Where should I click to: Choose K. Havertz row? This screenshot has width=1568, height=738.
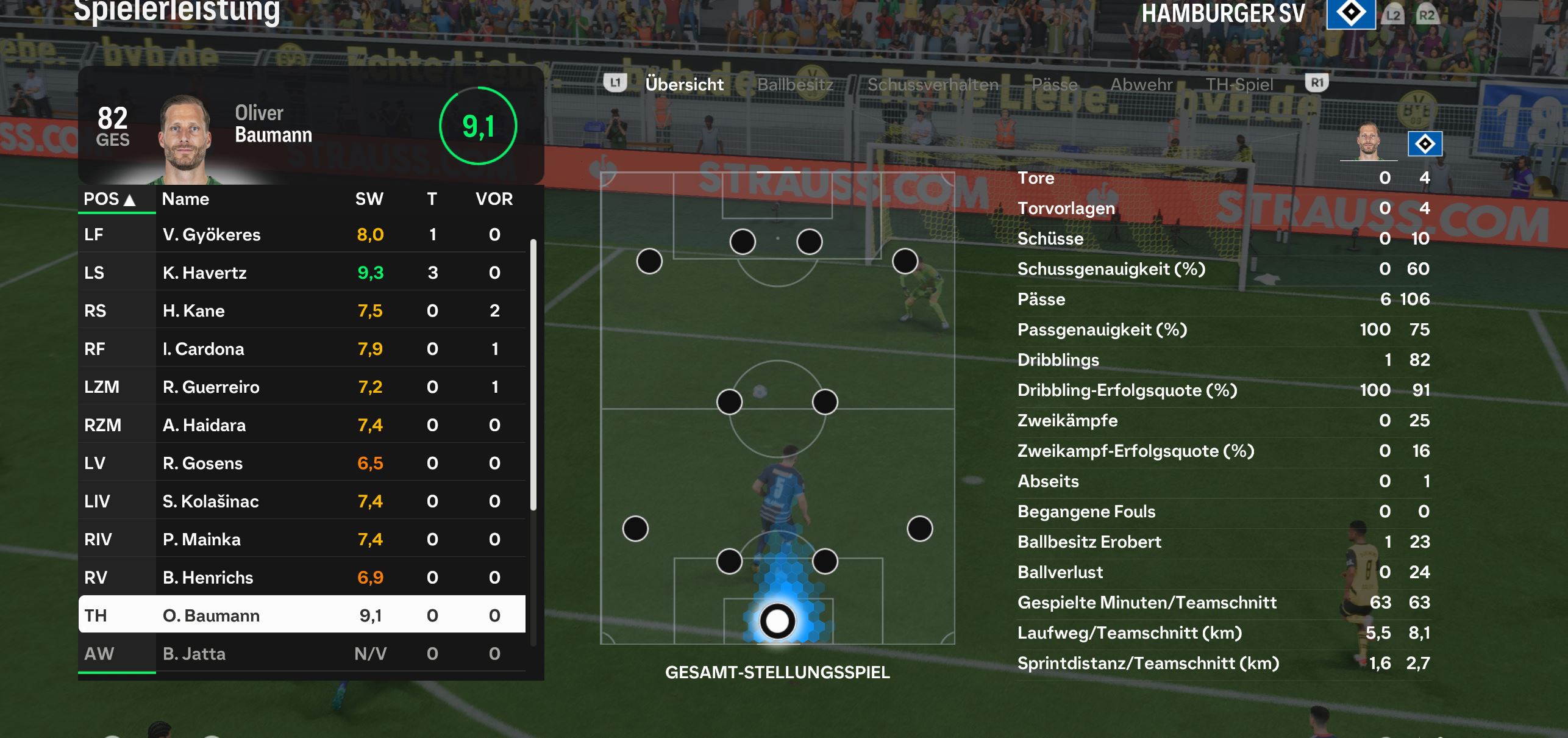coord(302,273)
